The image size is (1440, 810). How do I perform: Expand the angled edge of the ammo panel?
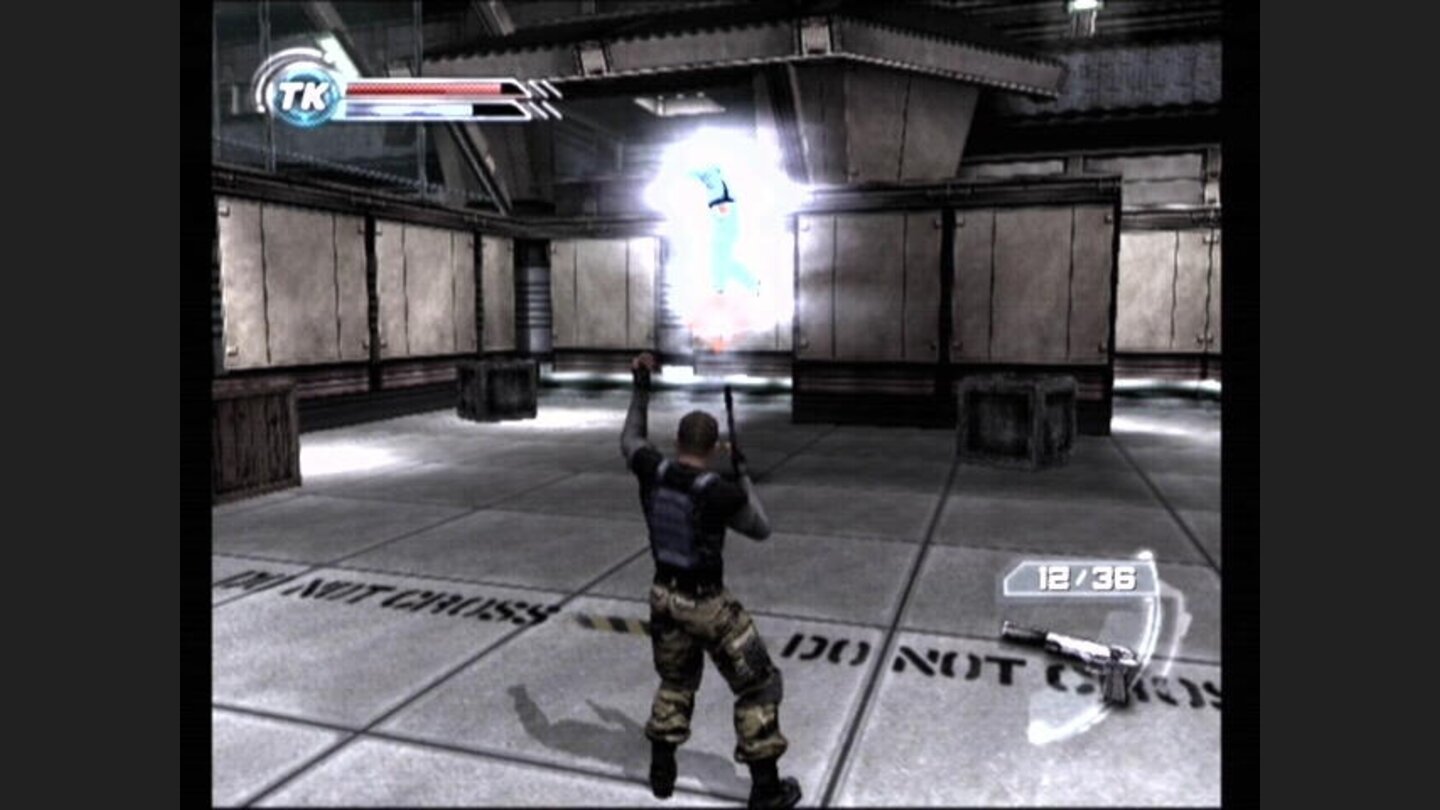1013,575
